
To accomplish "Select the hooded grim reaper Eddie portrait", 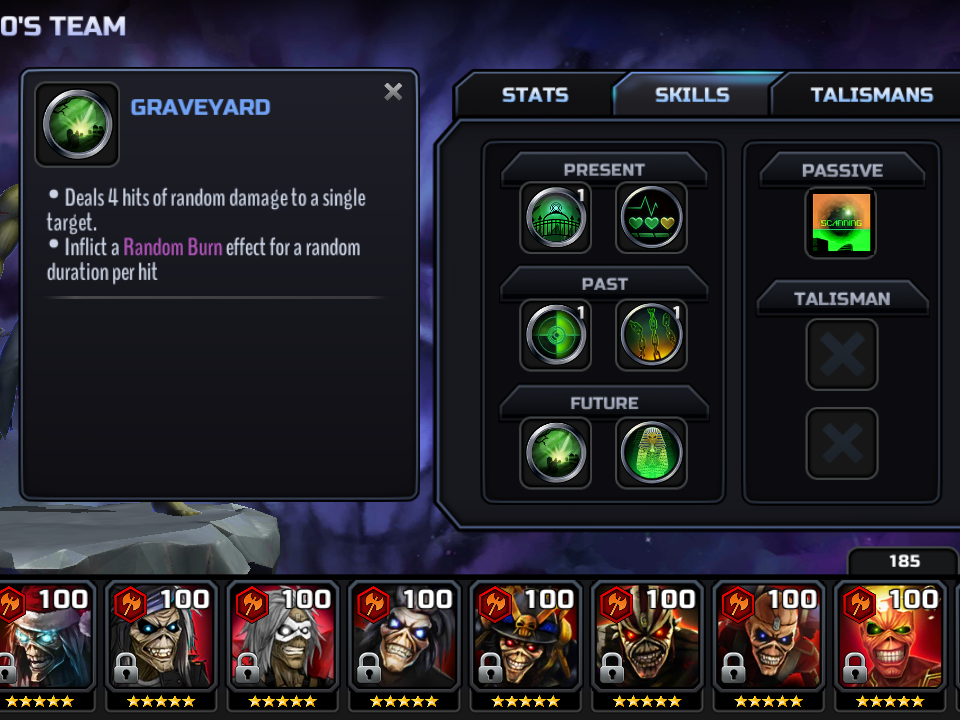I will 404,633.
